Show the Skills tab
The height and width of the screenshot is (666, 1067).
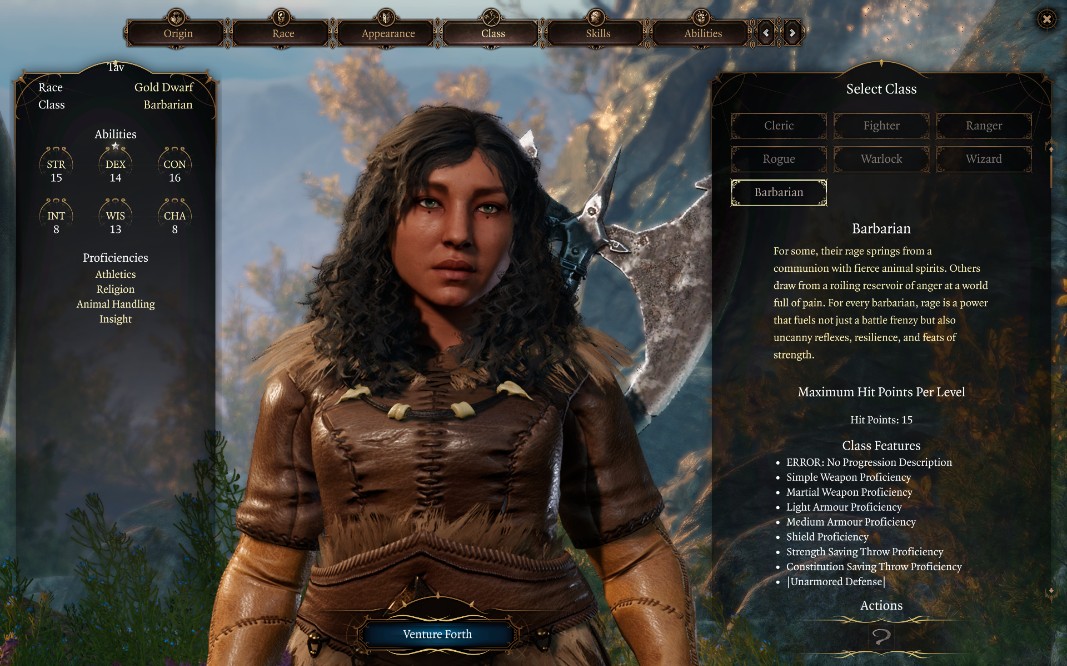598,33
